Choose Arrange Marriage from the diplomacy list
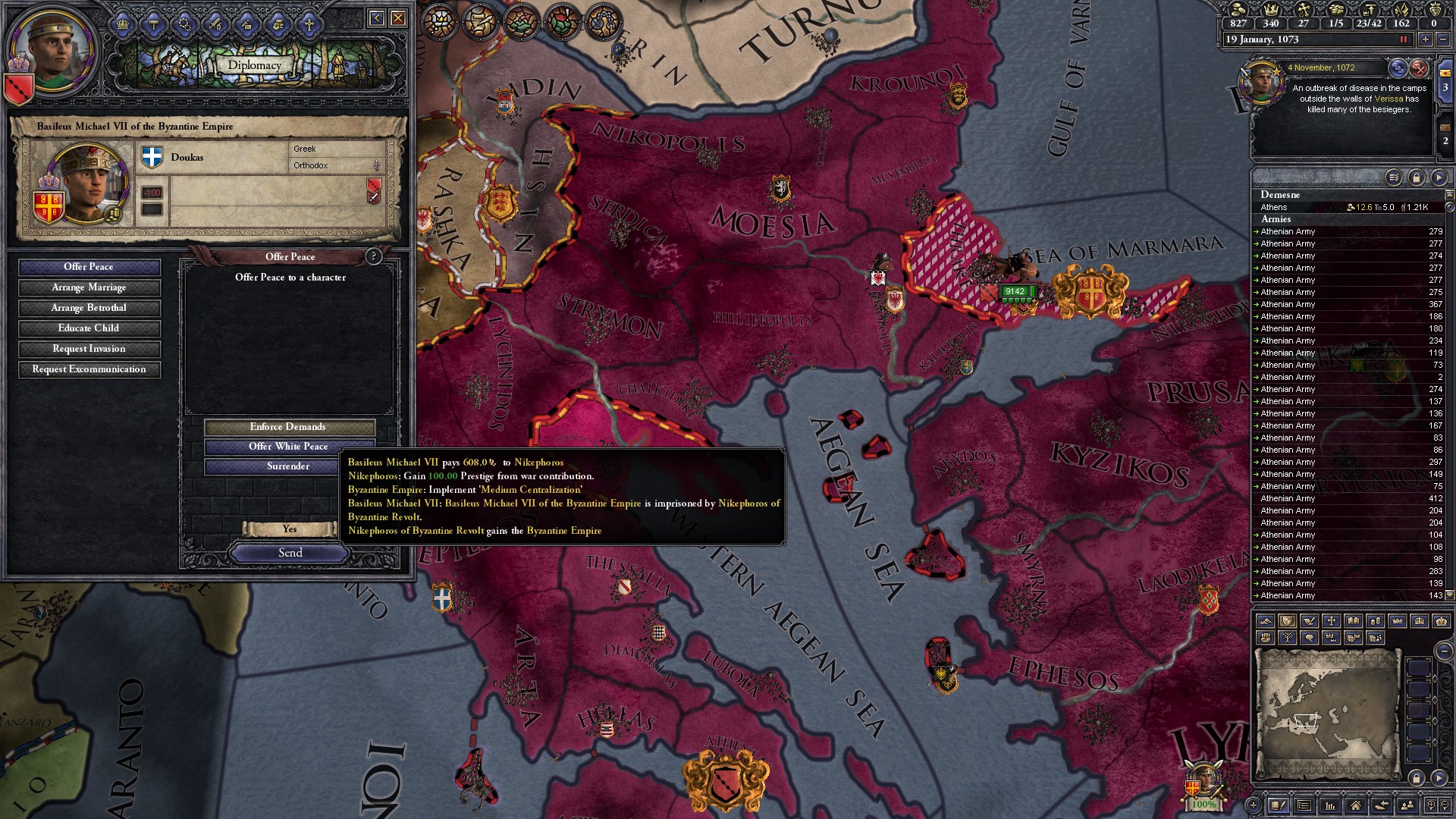 tap(89, 287)
